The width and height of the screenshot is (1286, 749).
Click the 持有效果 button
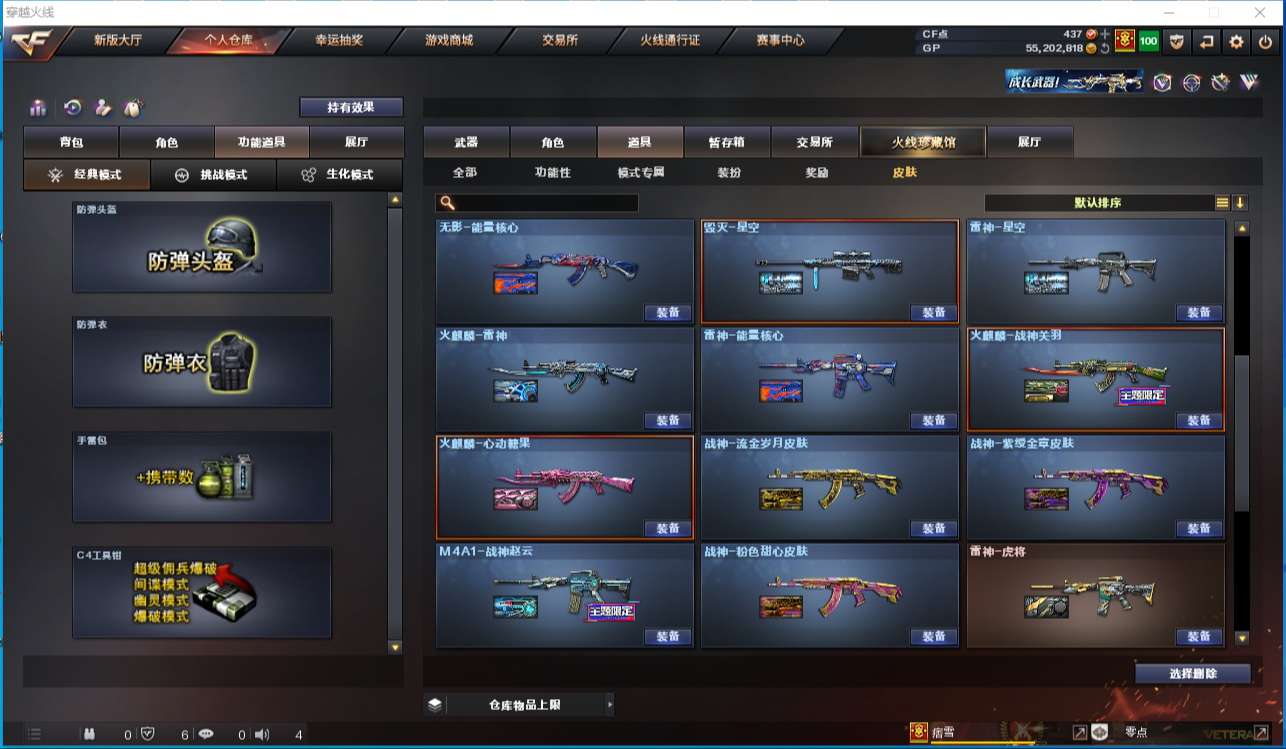coord(351,107)
